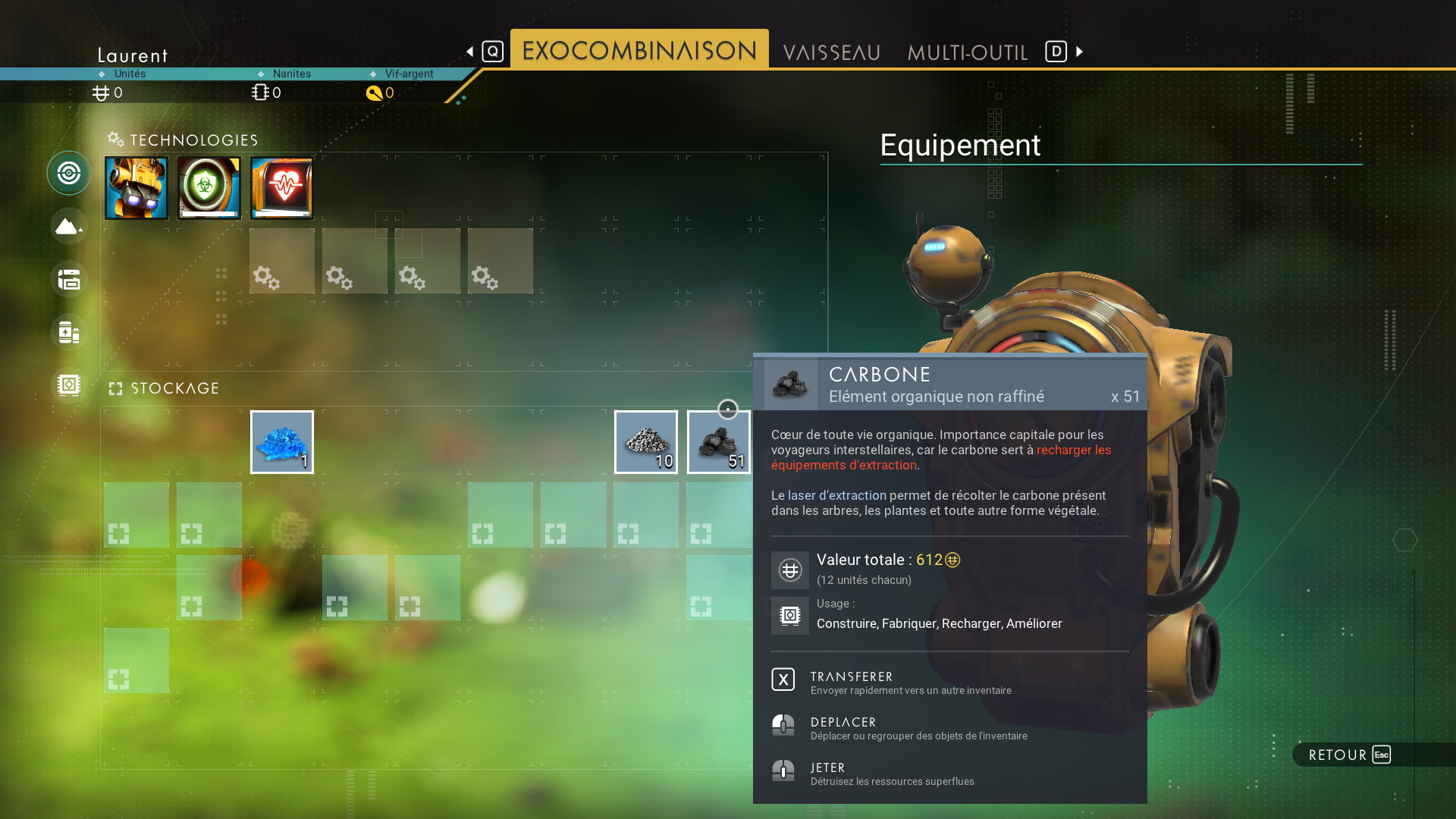The image size is (1456, 819).
Task: Choose the Transferer action
Action: click(x=851, y=681)
